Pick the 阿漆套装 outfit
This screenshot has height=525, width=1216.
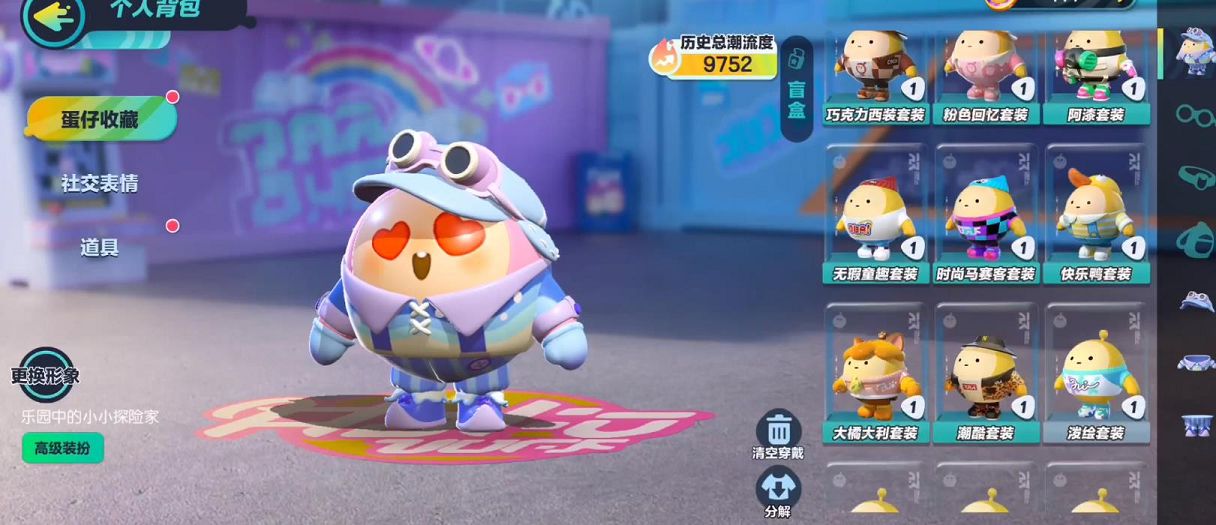(x=1096, y=75)
